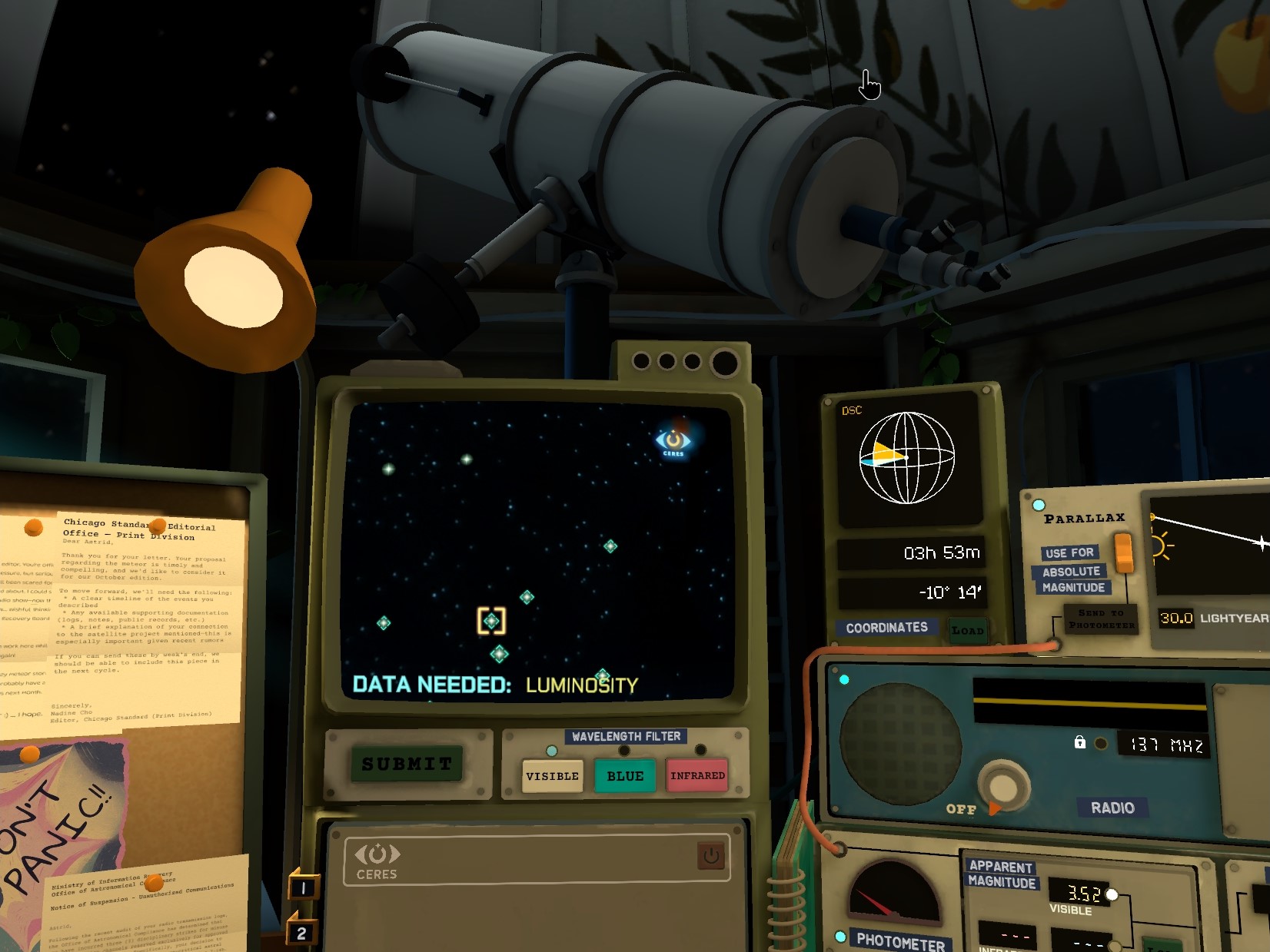Click the Ceres power button
The image size is (1270, 952).
[711, 855]
